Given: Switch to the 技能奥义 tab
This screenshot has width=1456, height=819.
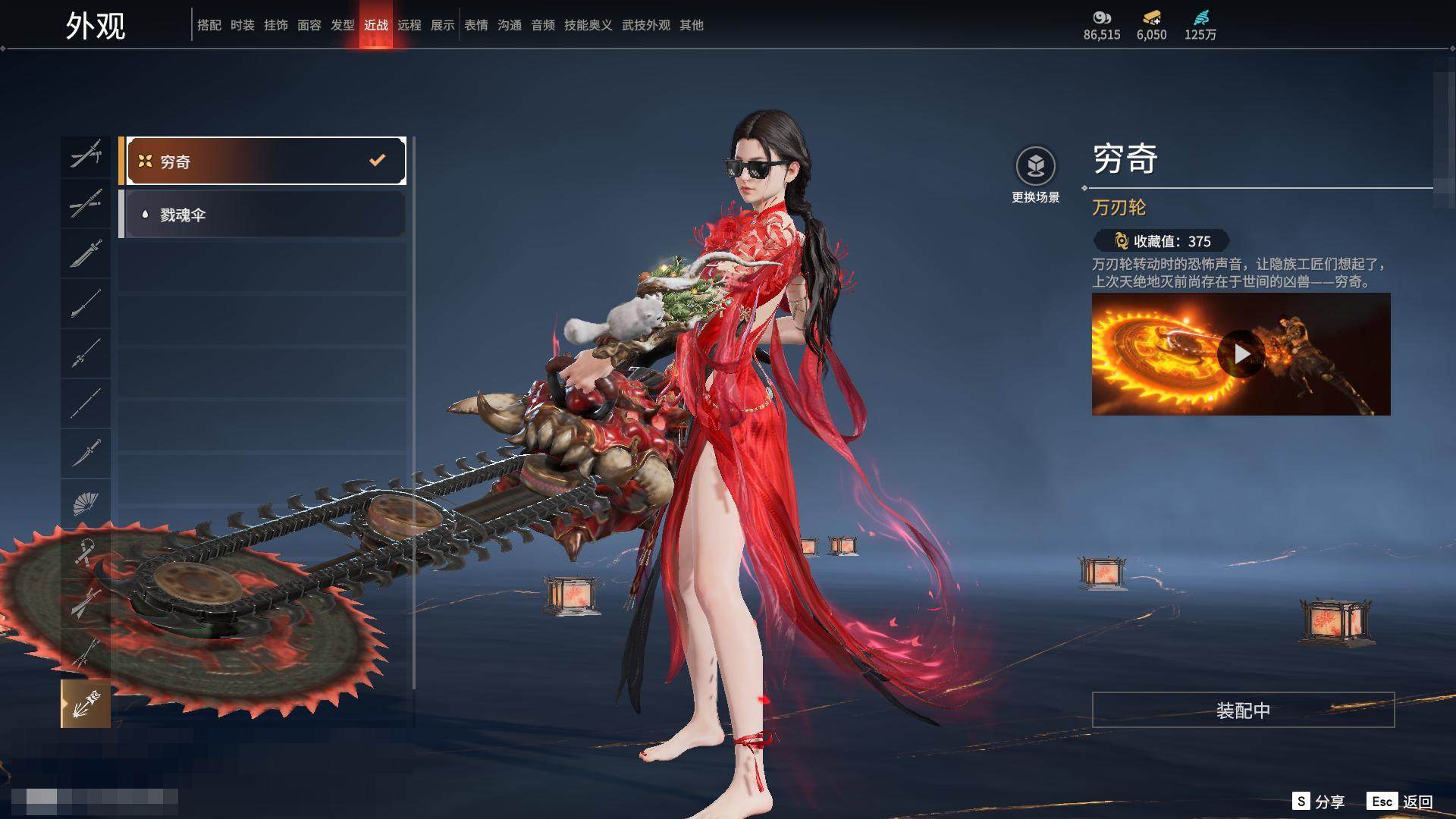Looking at the screenshot, I should [x=588, y=25].
